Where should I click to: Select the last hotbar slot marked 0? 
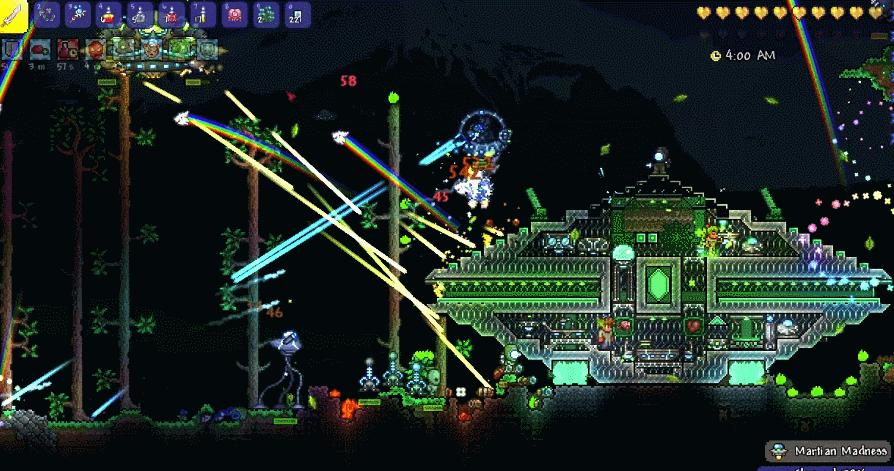[x=295, y=14]
